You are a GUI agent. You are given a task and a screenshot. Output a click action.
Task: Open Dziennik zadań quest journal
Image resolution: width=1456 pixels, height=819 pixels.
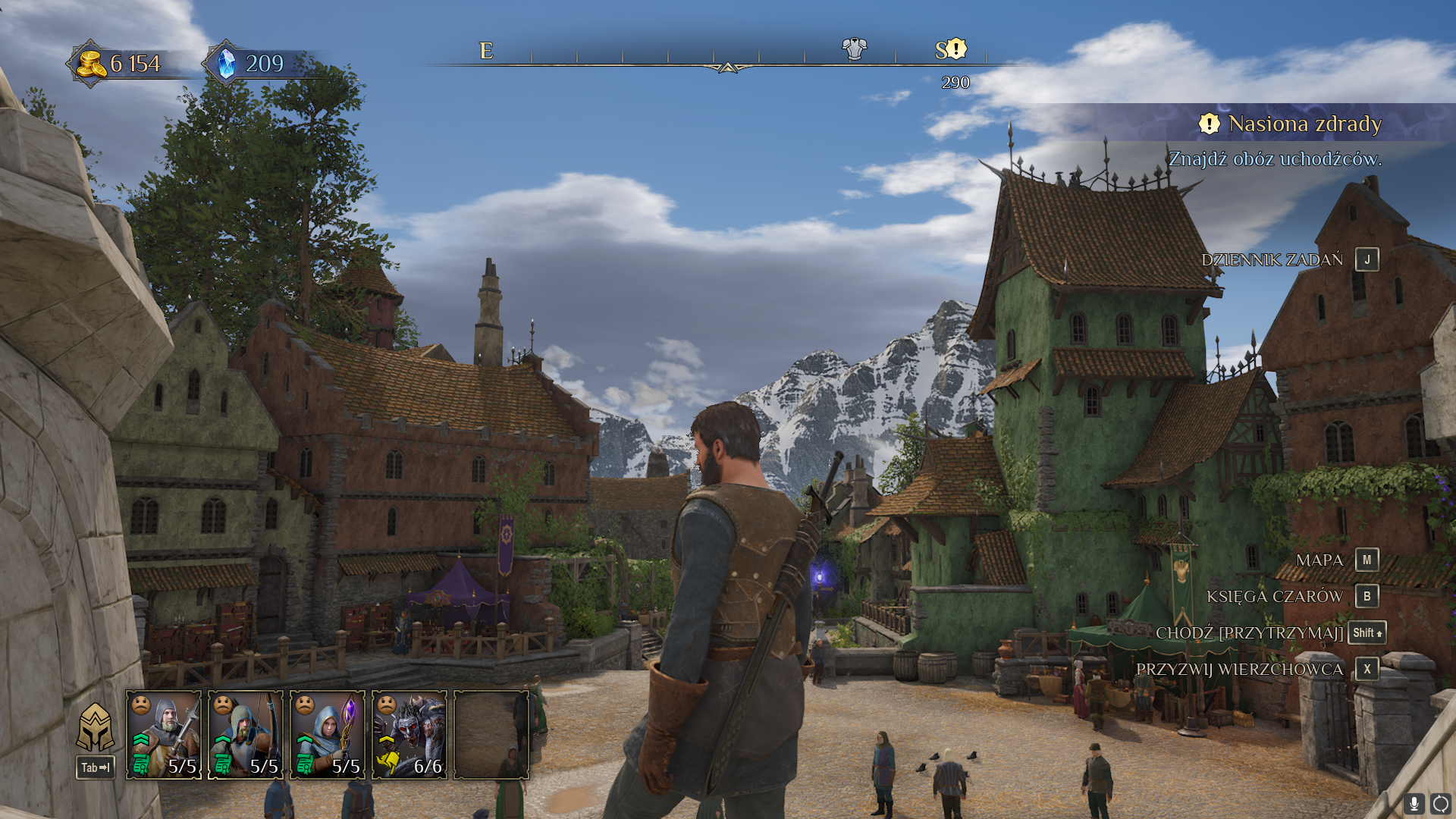tap(1290, 259)
